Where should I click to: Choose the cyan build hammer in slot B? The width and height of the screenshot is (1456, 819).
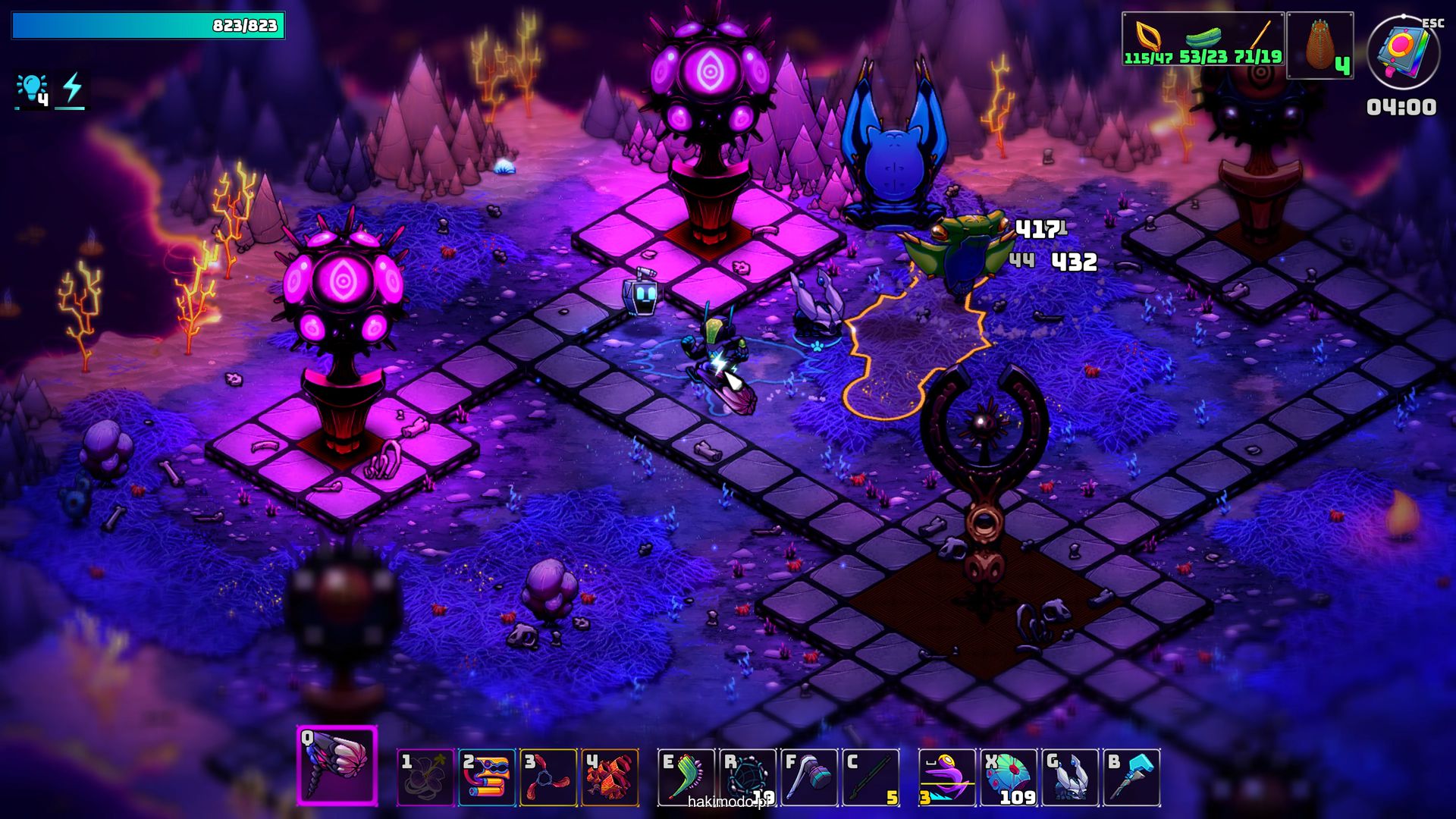pyautogui.click(x=1131, y=777)
